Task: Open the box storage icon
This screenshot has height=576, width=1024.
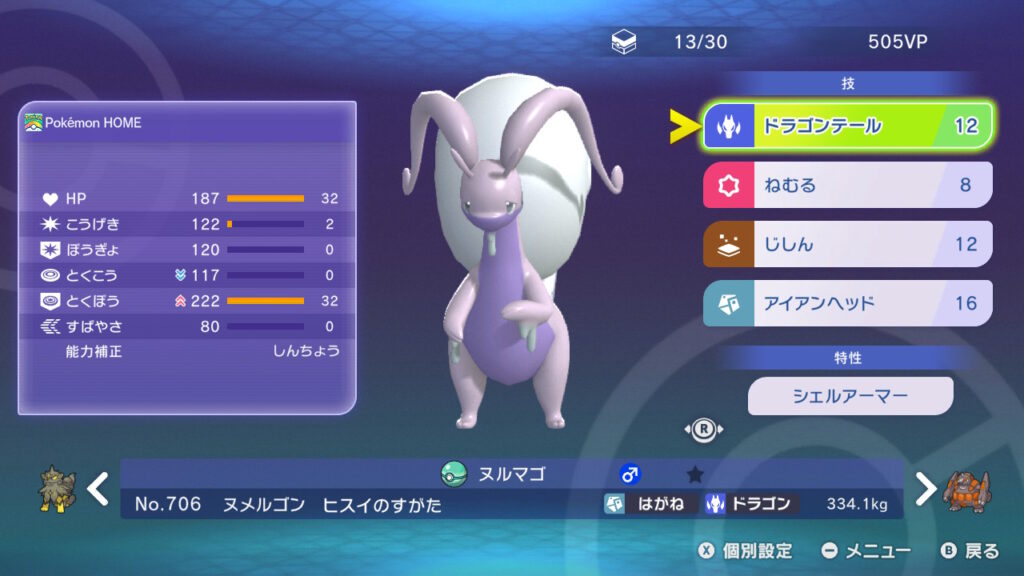Action: [622, 42]
